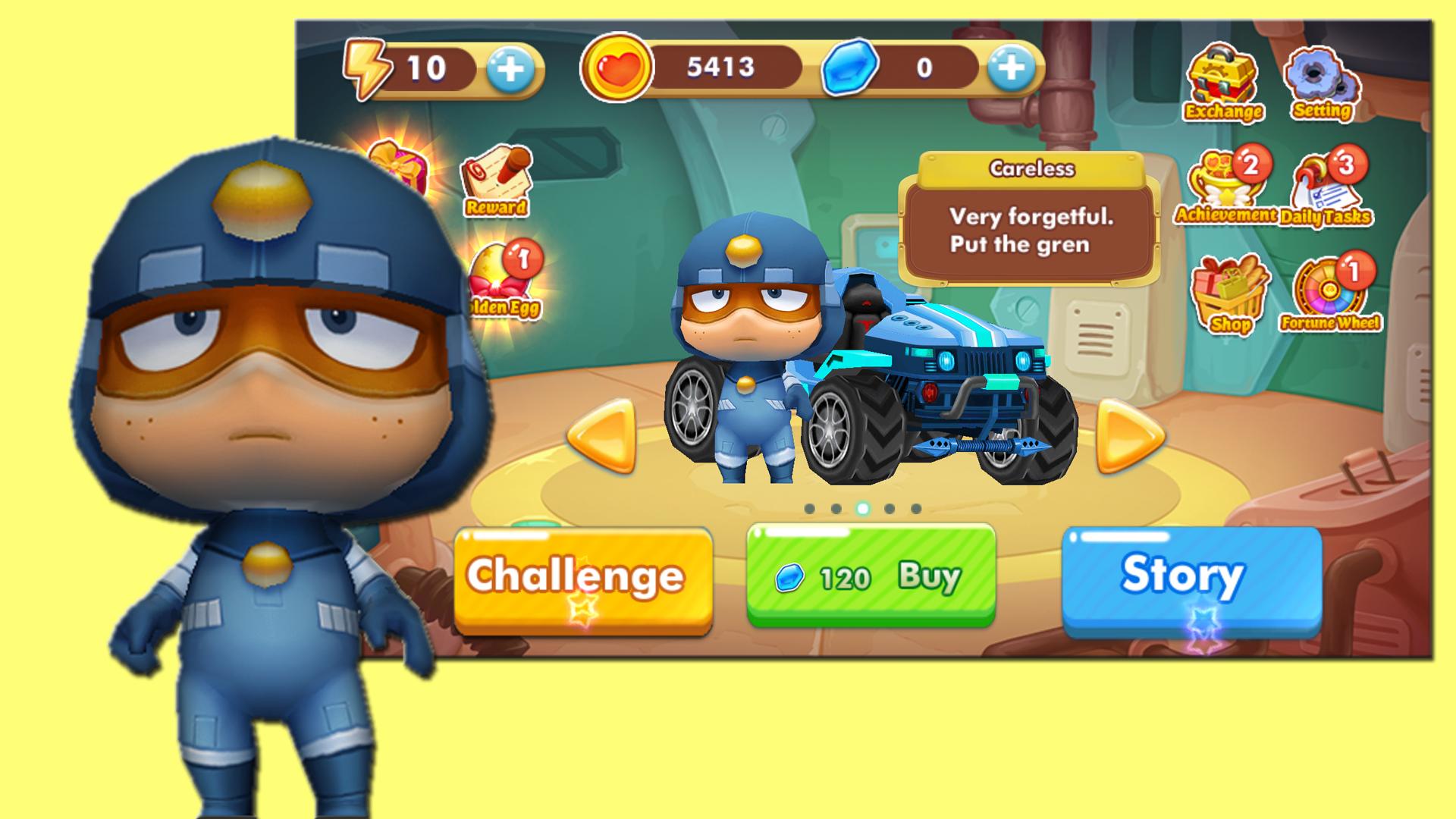
Task: Add more energy with plus button
Action: pos(510,69)
